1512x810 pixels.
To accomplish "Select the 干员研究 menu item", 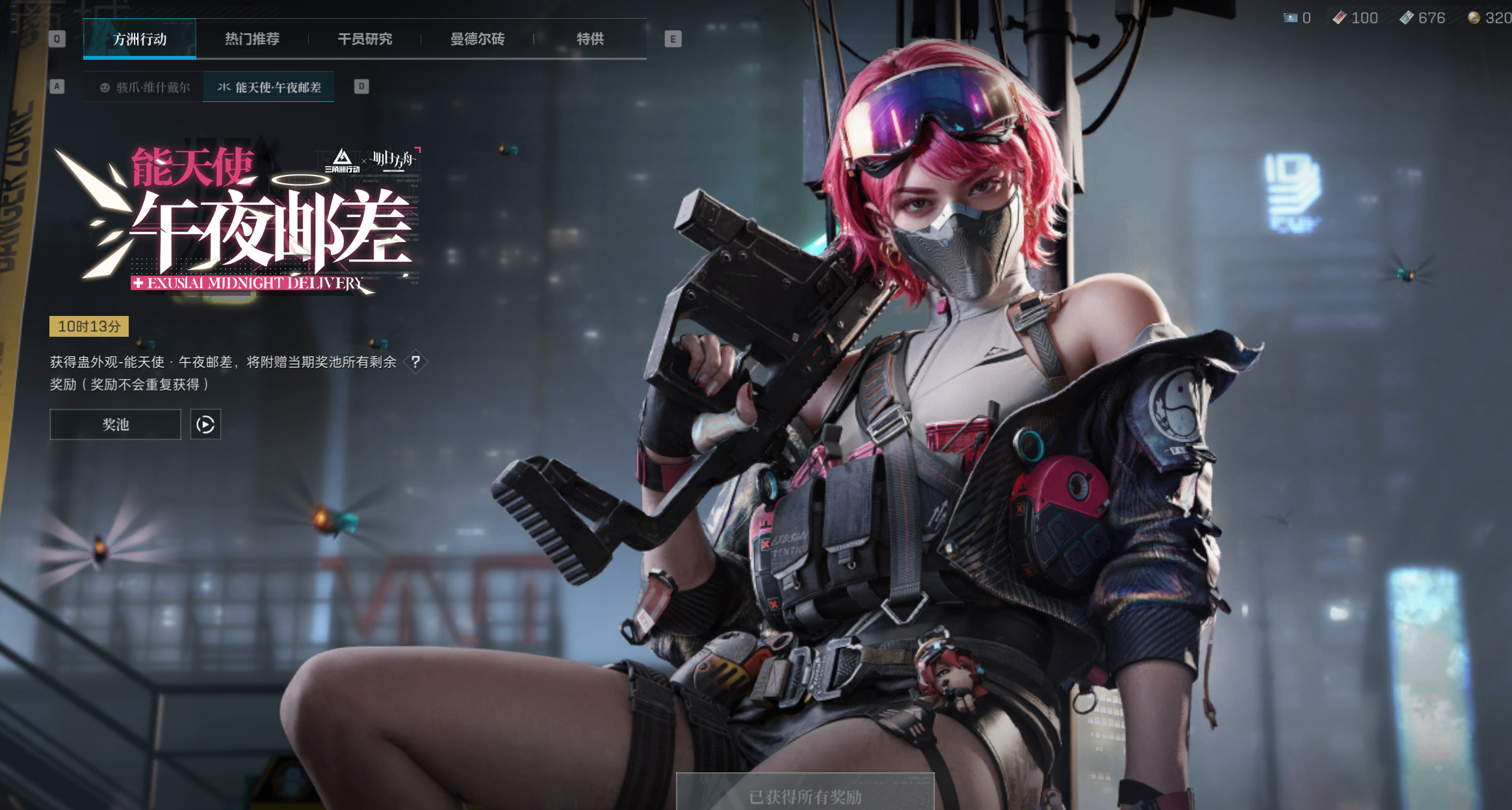I will pyautogui.click(x=365, y=39).
